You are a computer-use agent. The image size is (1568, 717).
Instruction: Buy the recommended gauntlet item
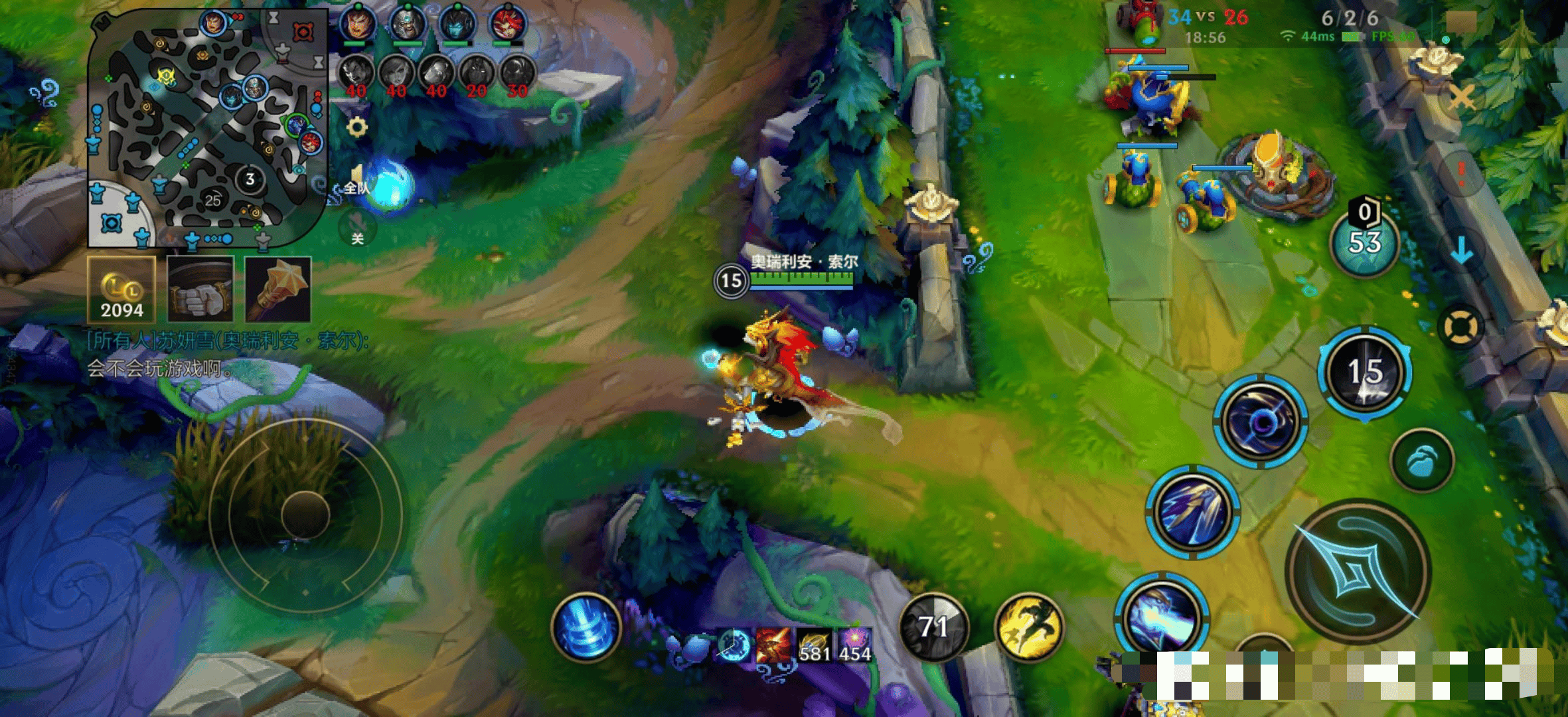click(x=200, y=290)
